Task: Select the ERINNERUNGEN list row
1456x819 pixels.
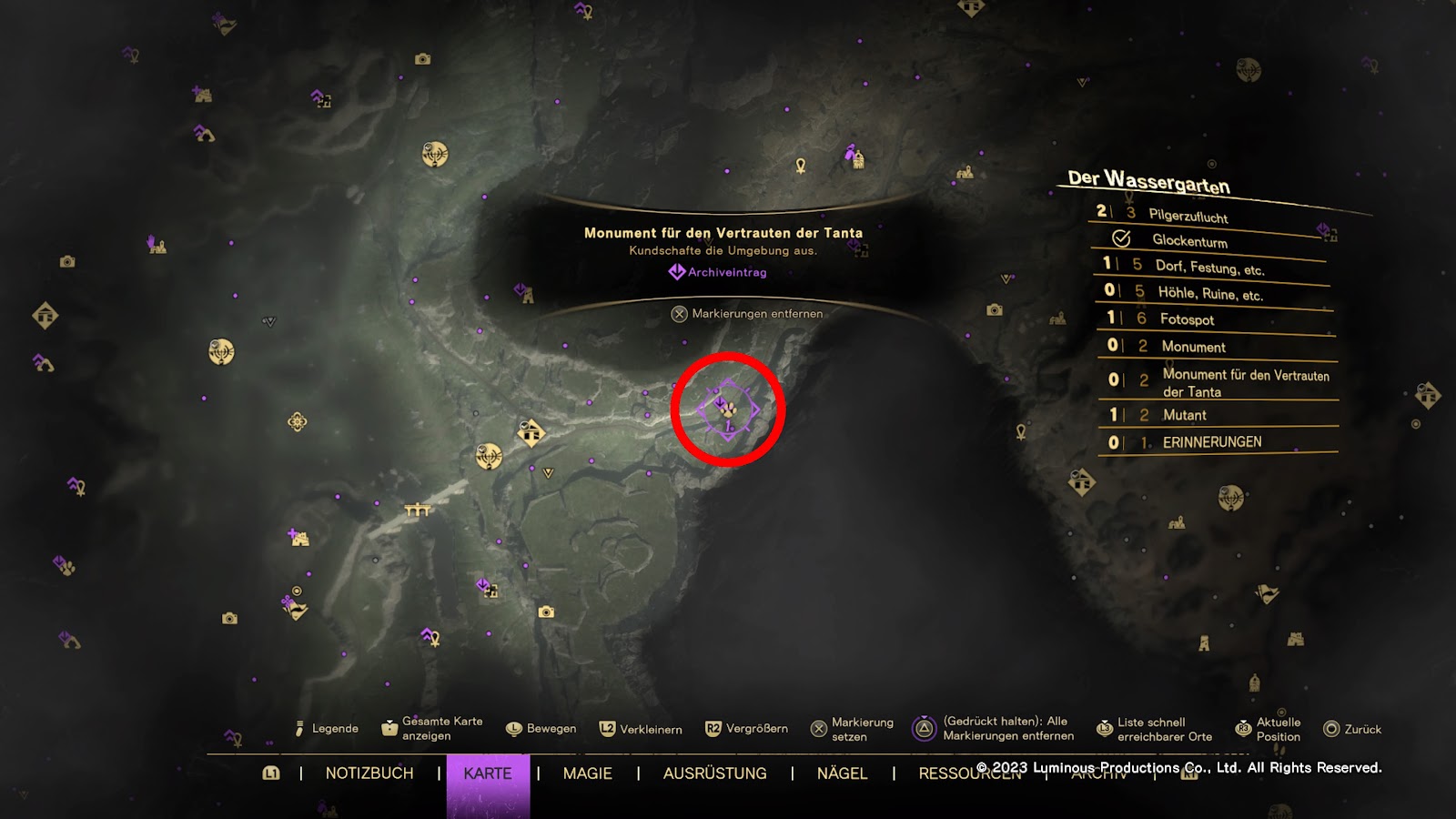Action: coord(1211,442)
